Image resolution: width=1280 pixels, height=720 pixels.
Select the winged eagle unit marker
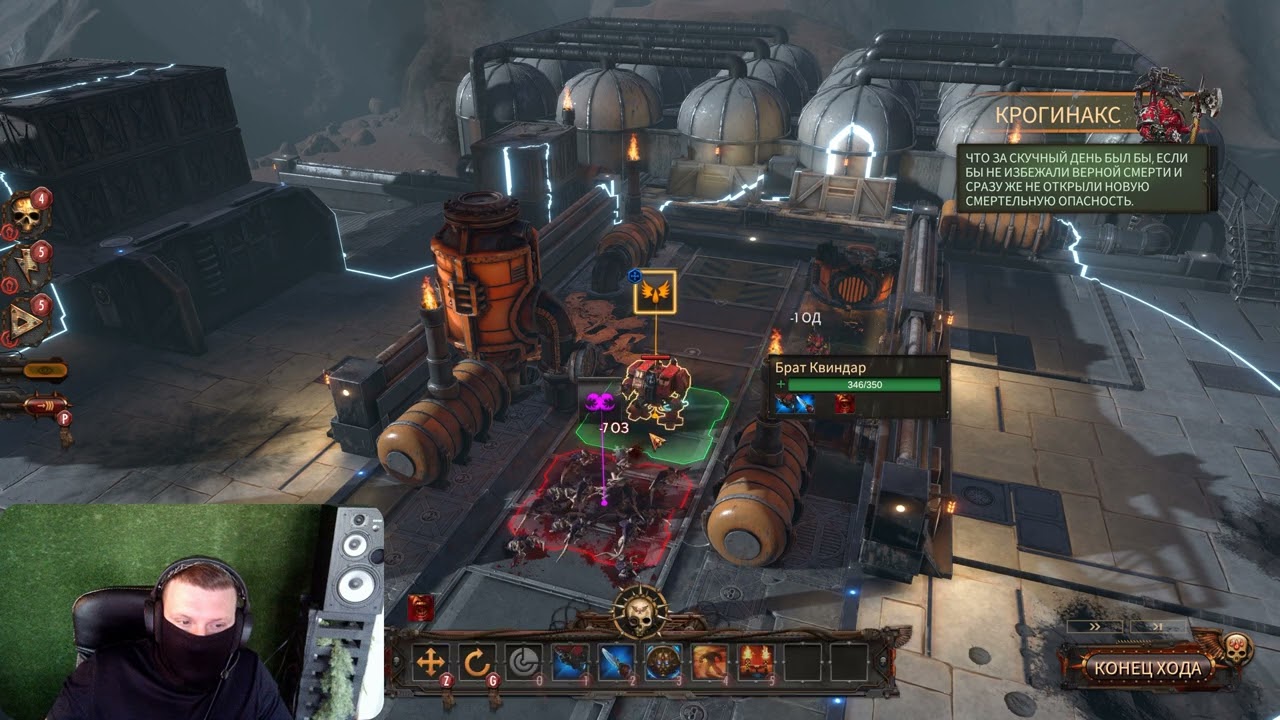655,291
